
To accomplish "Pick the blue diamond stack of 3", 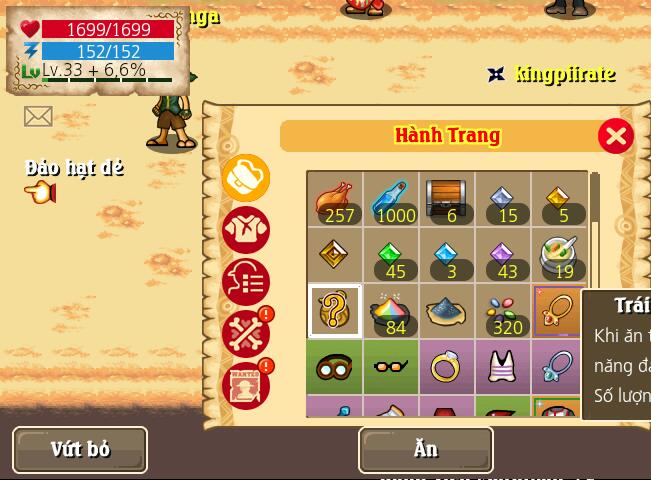I will (447, 256).
